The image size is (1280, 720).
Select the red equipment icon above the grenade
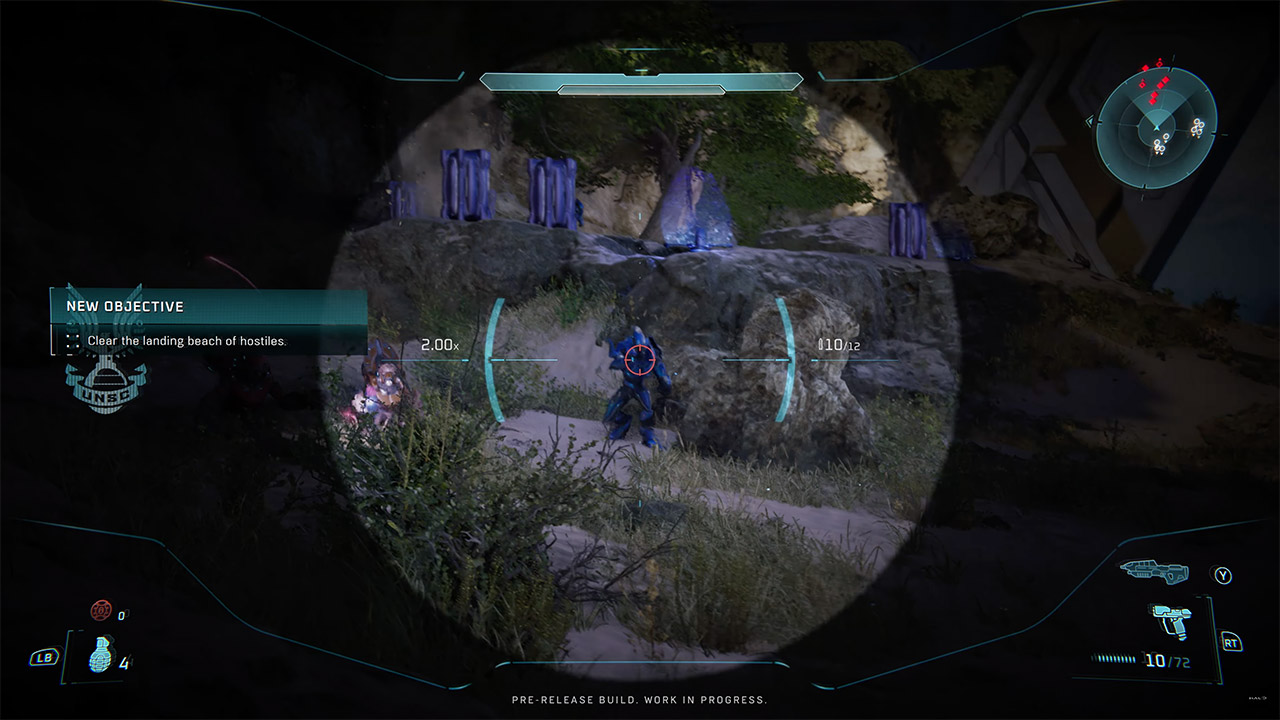[x=100, y=610]
